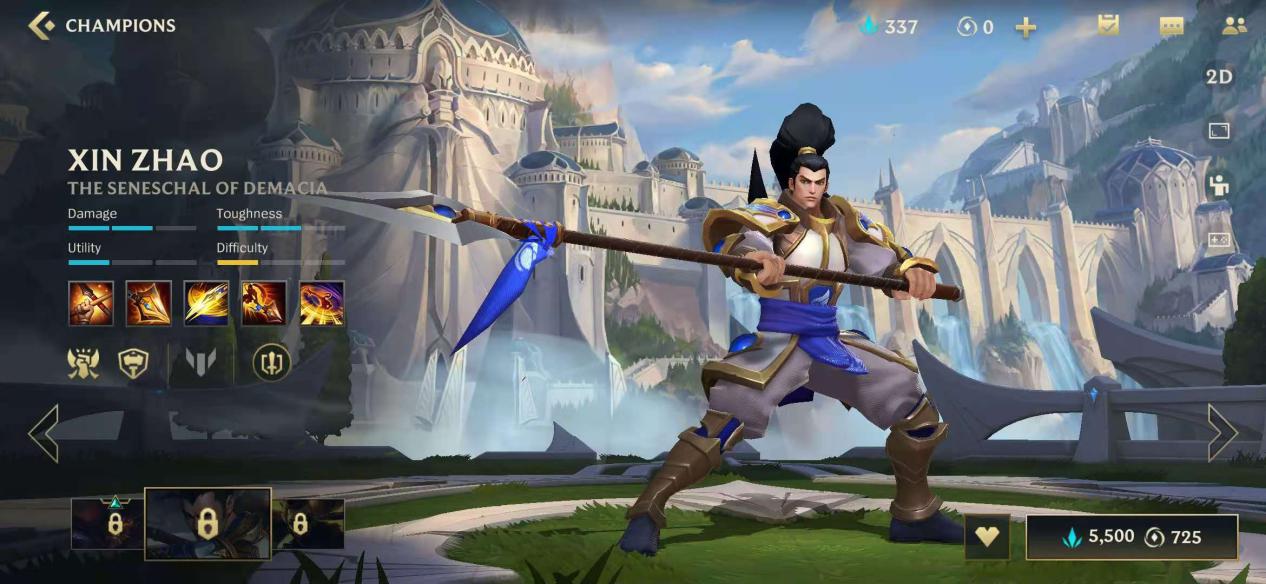Buy Xin Zhao for 5,500 or 725

coord(1131,537)
